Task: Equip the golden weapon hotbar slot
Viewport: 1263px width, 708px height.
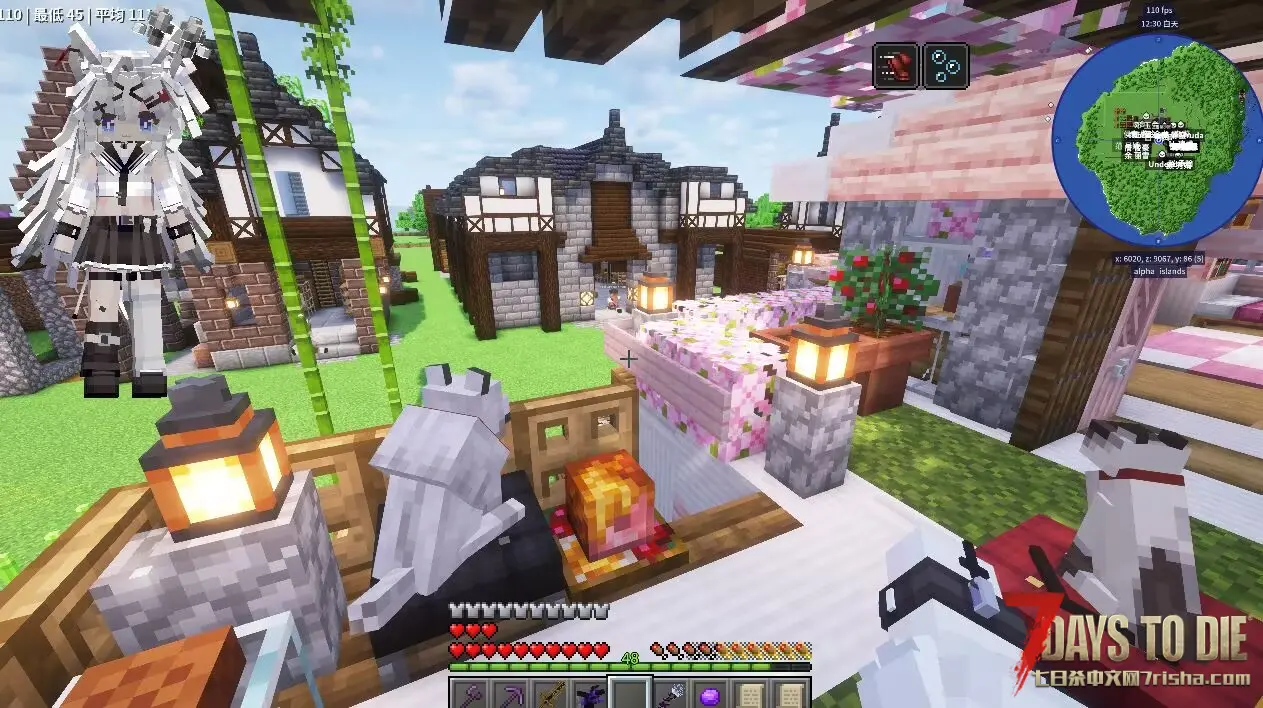Action: coord(549,694)
